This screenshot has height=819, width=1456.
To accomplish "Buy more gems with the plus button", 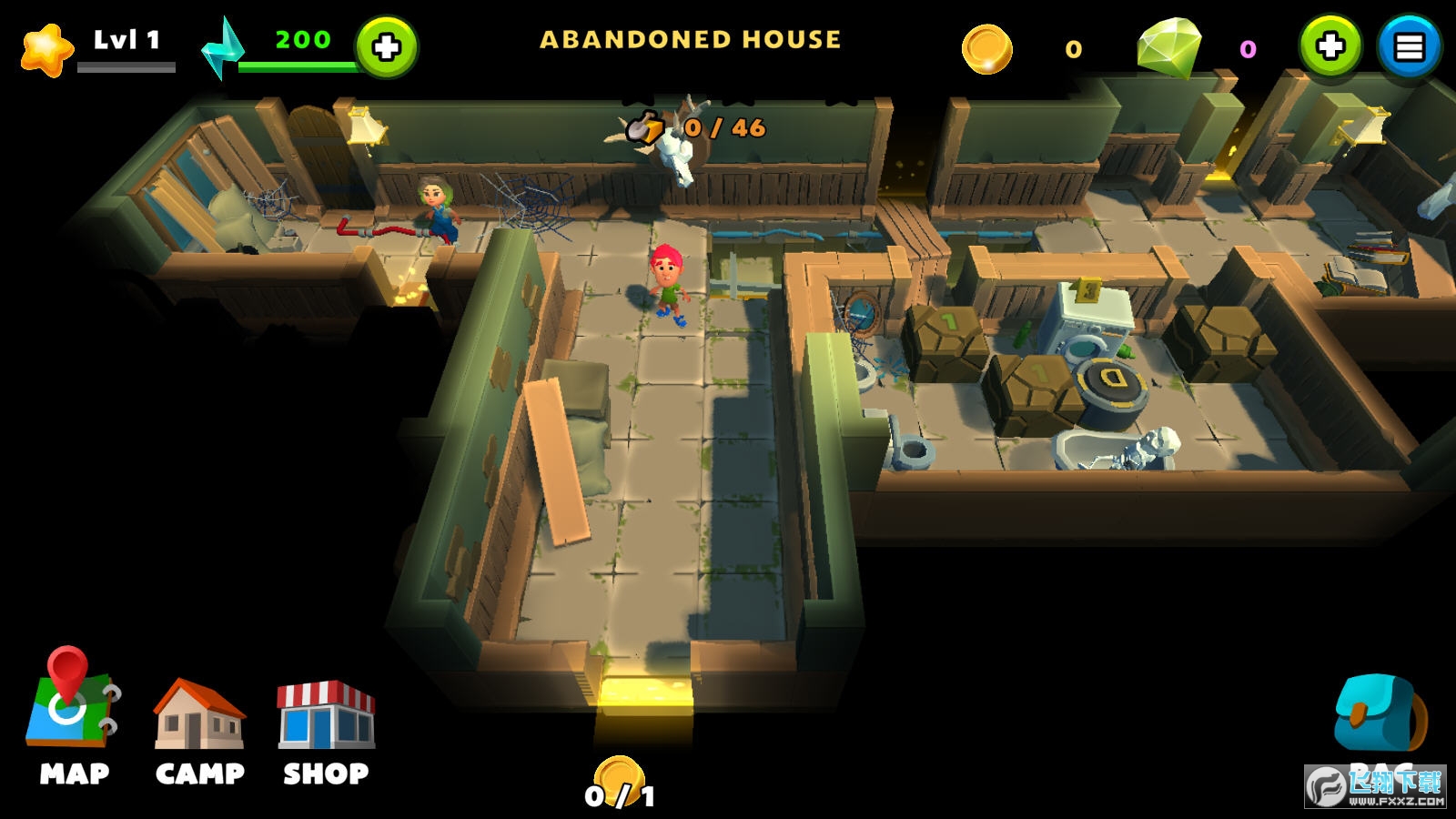I will (1330, 45).
